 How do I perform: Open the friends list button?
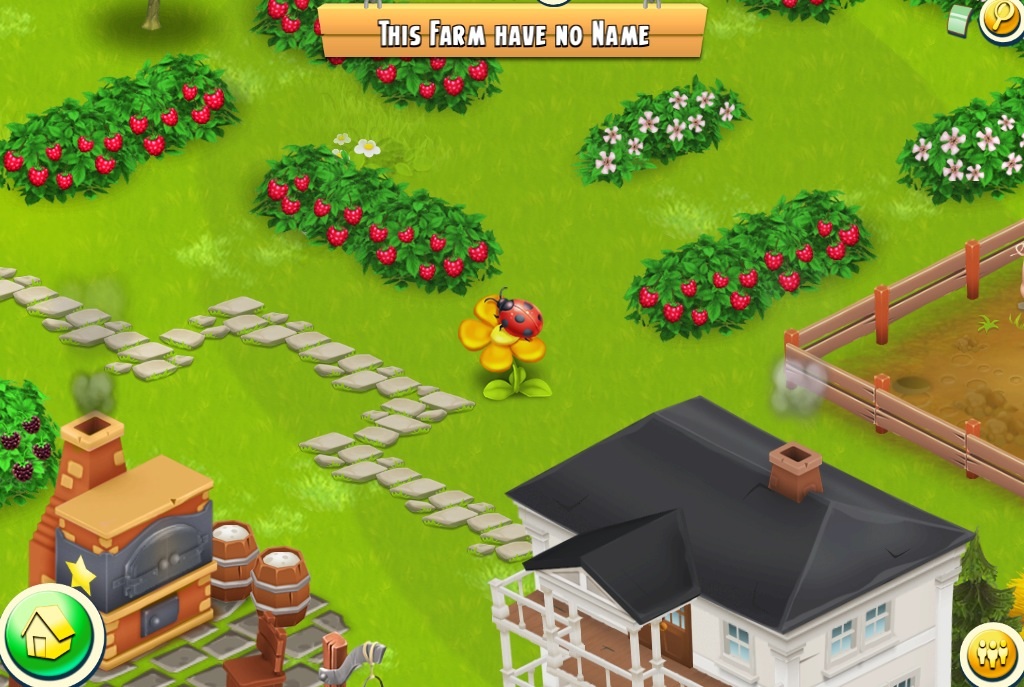point(995,656)
